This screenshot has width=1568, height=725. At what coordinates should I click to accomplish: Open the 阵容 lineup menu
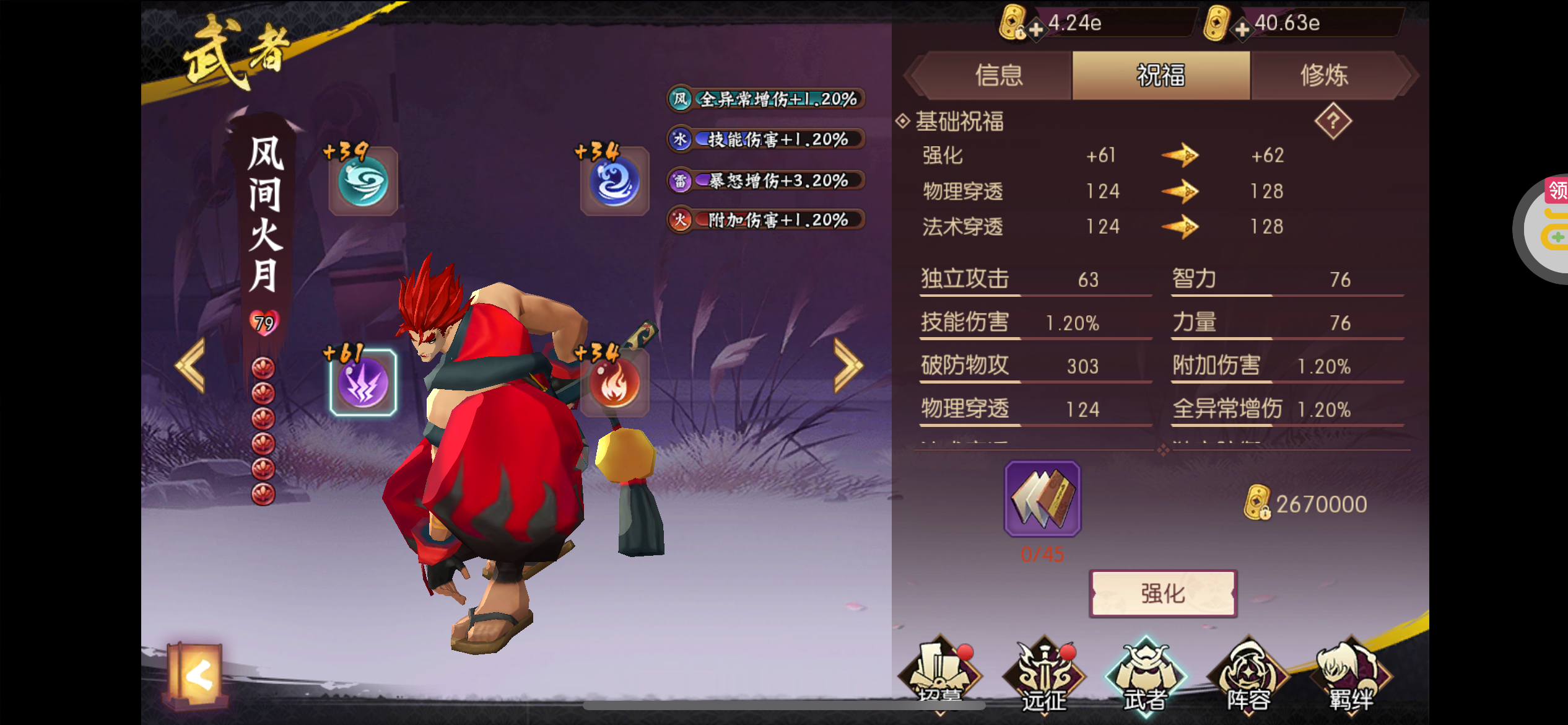pyautogui.click(x=1248, y=677)
